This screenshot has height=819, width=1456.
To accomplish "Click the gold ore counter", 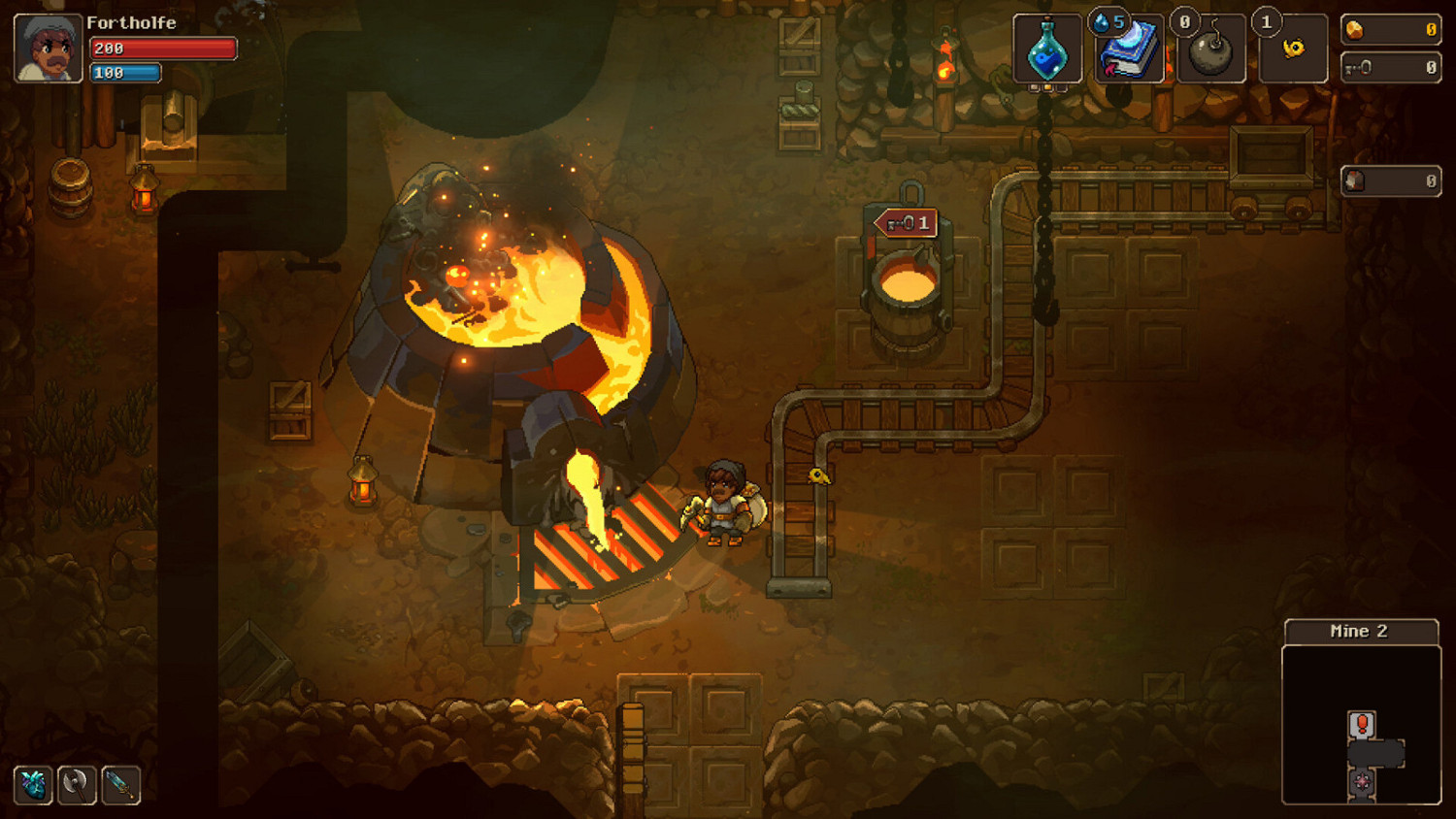I will click(x=1390, y=30).
